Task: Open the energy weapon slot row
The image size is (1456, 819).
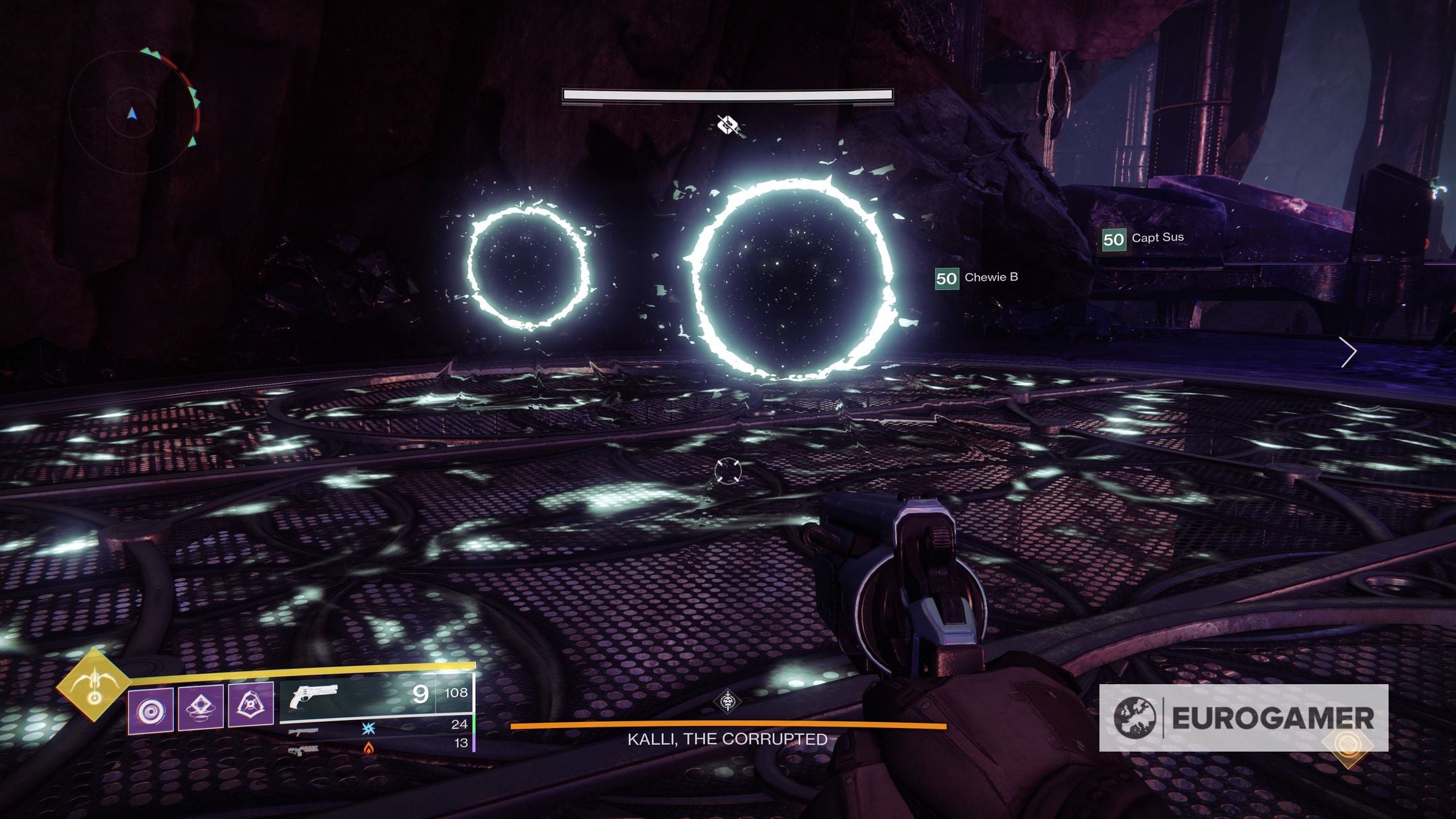Action: (303, 733)
